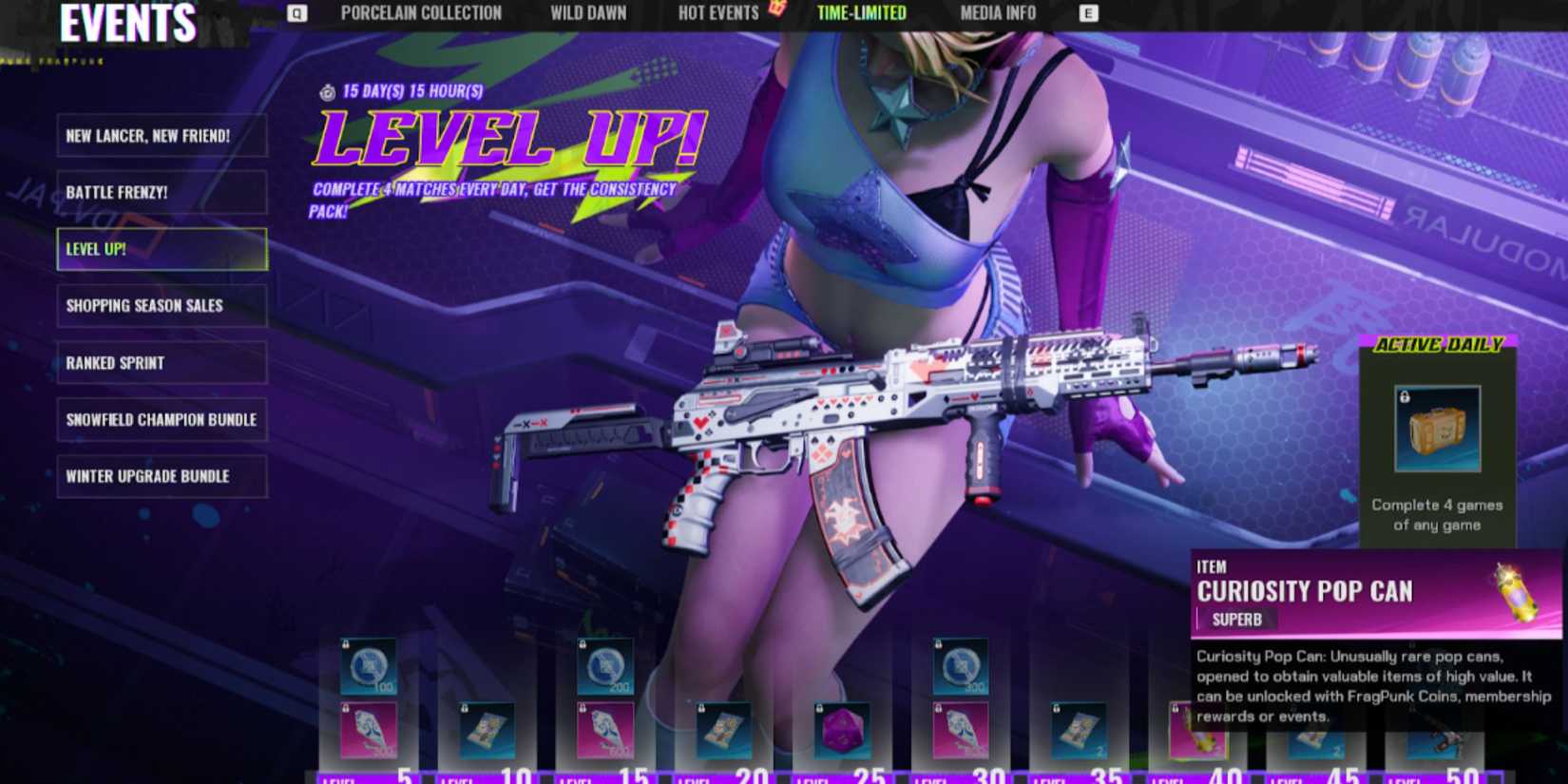The height and width of the screenshot is (784, 1568).
Task: Inspect the Curiosity Pop Can item icon
Action: [1514, 589]
